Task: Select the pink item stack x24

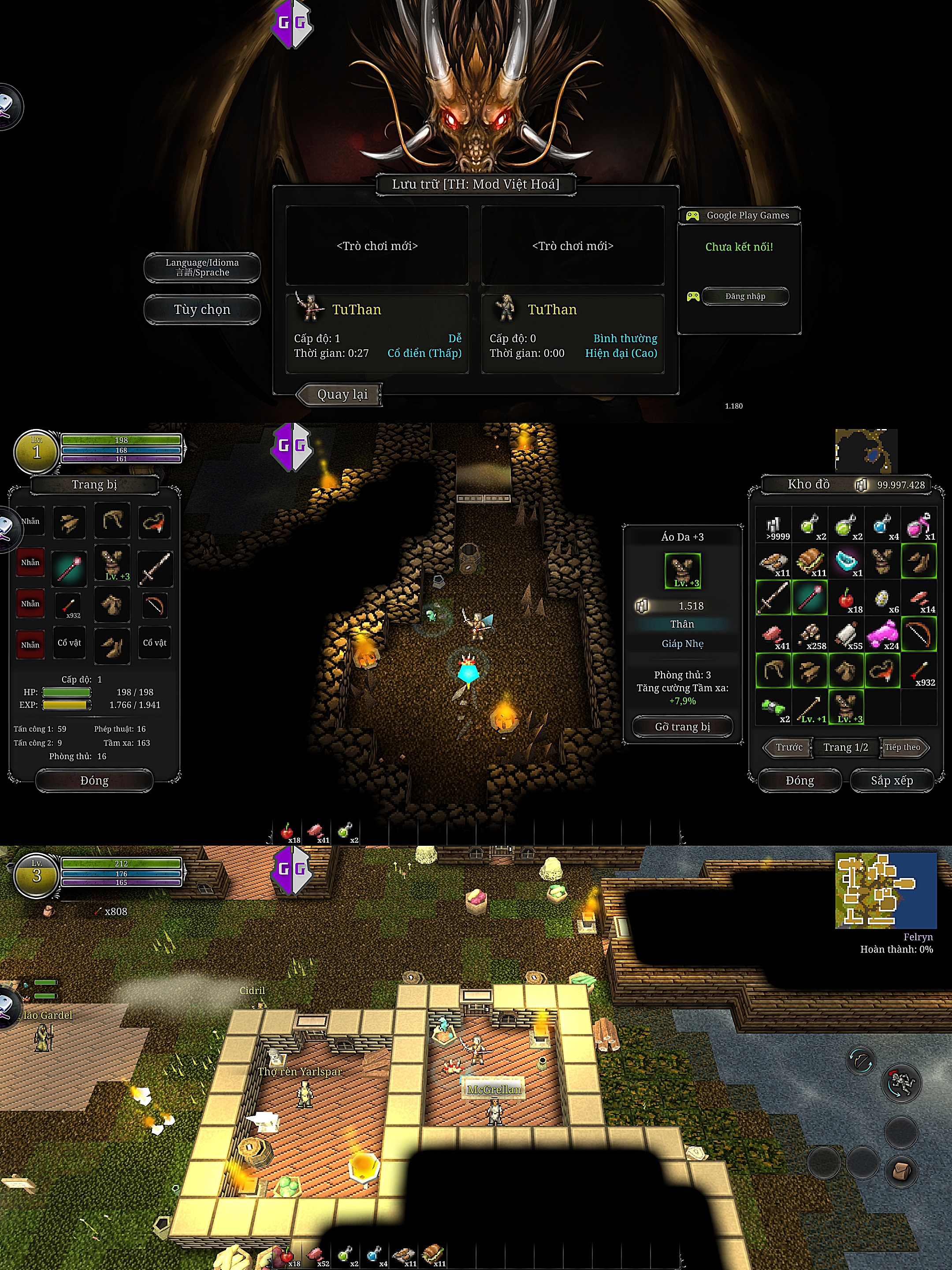Action: click(882, 635)
